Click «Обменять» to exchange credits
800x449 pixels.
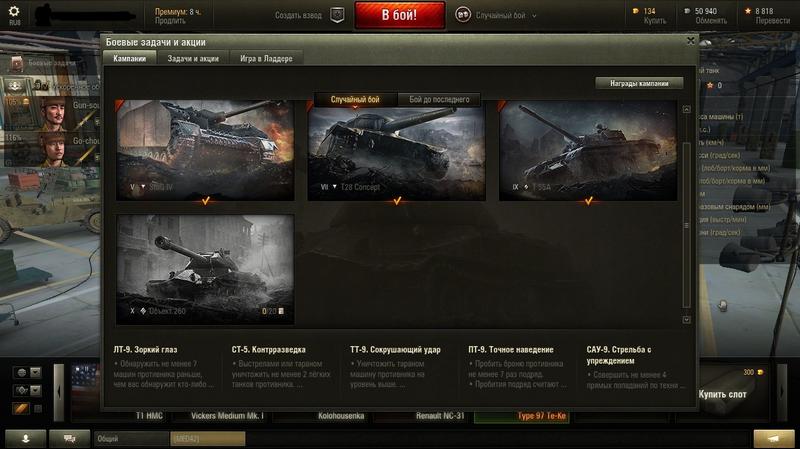(x=712, y=21)
